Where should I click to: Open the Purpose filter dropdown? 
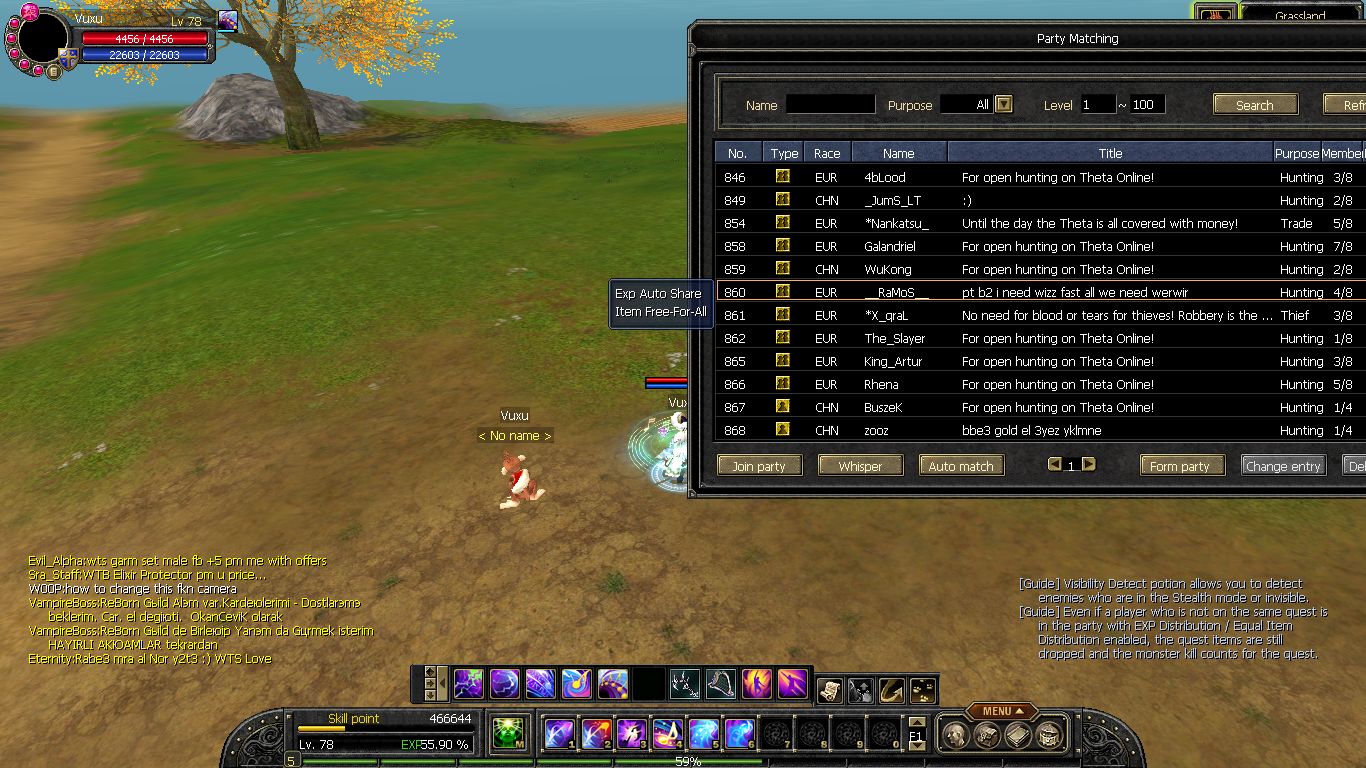[1004, 104]
